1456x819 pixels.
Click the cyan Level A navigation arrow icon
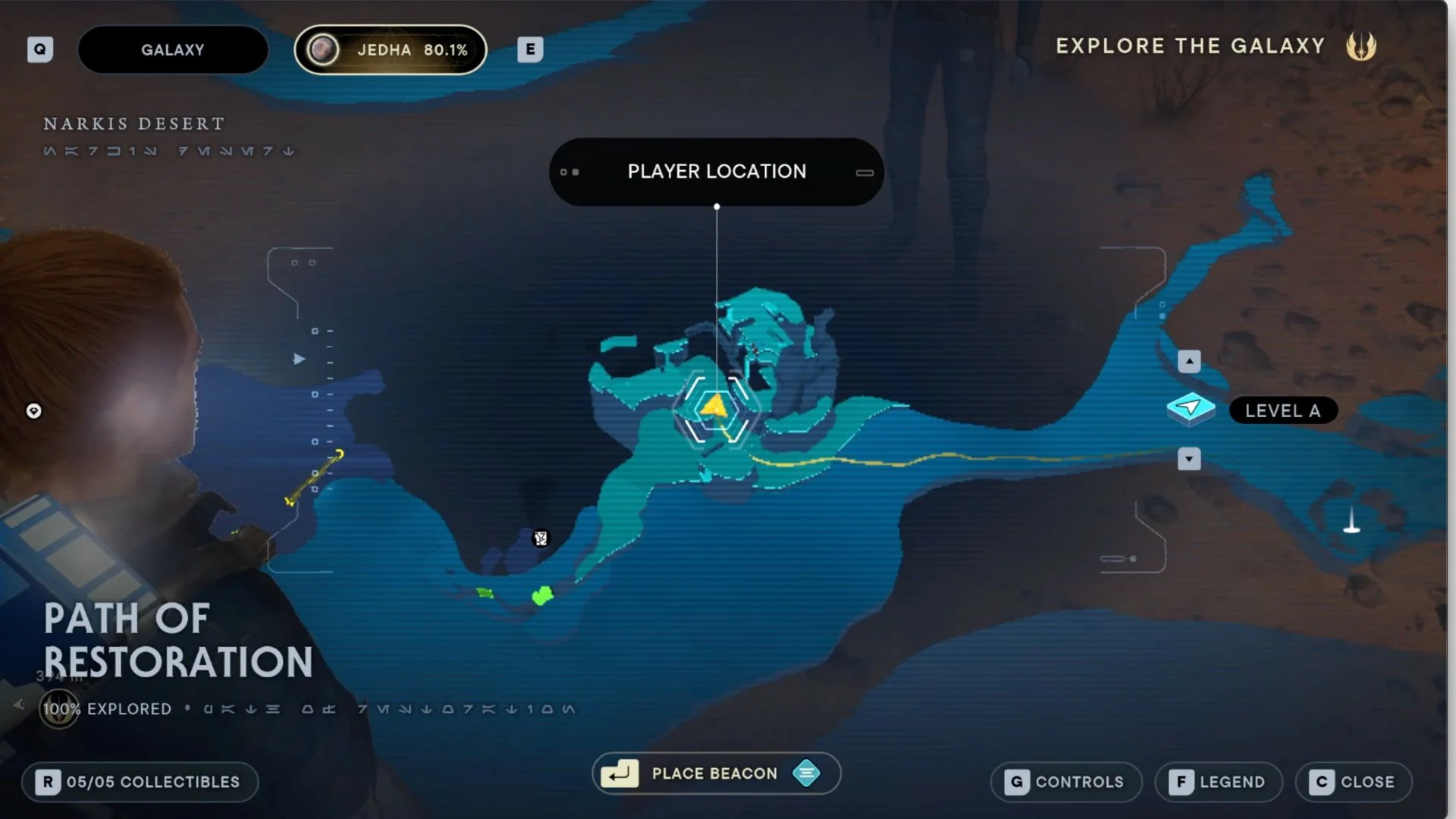pyautogui.click(x=1191, y=408)
